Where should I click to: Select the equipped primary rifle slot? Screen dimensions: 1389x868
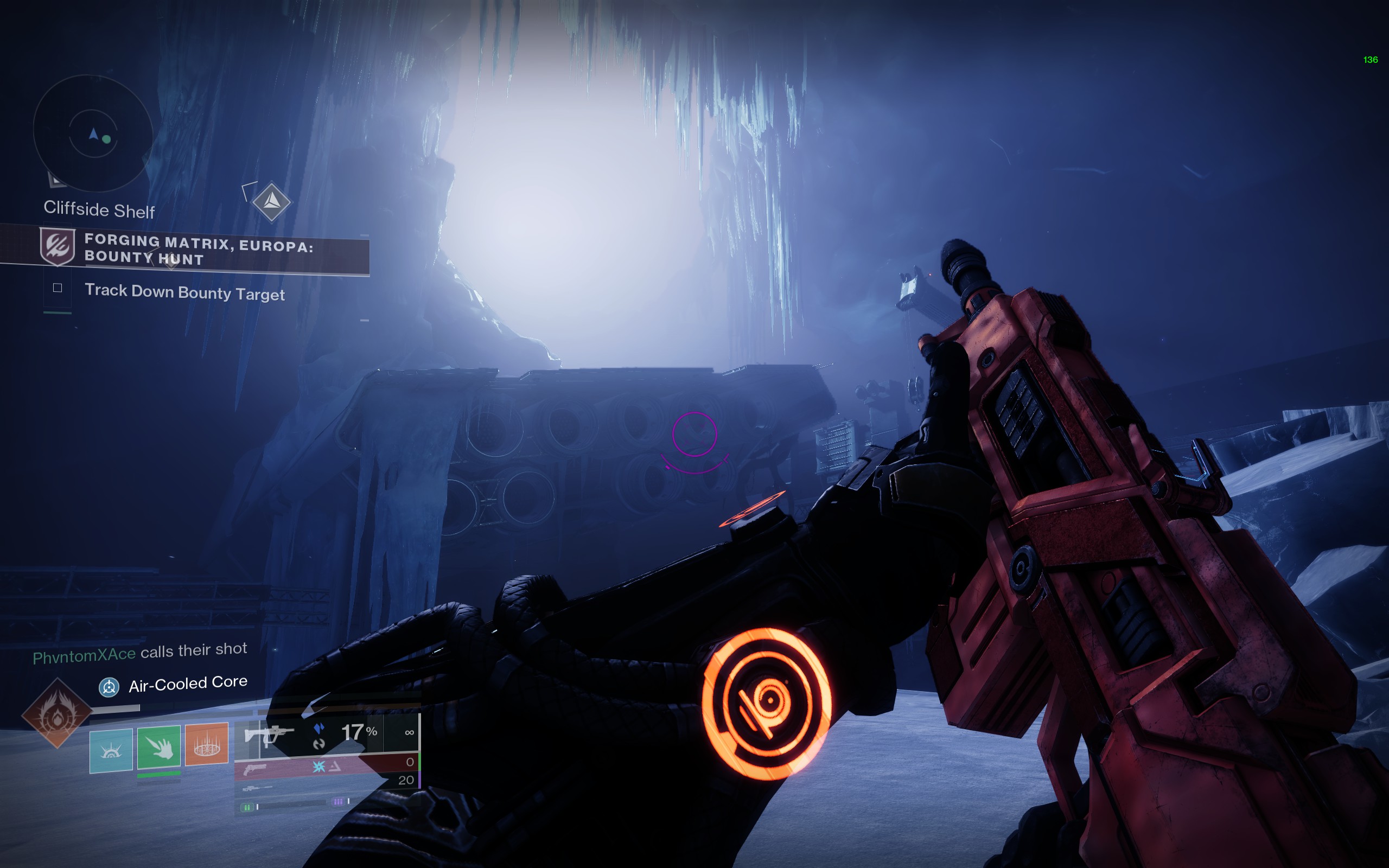tap(327, 733)
